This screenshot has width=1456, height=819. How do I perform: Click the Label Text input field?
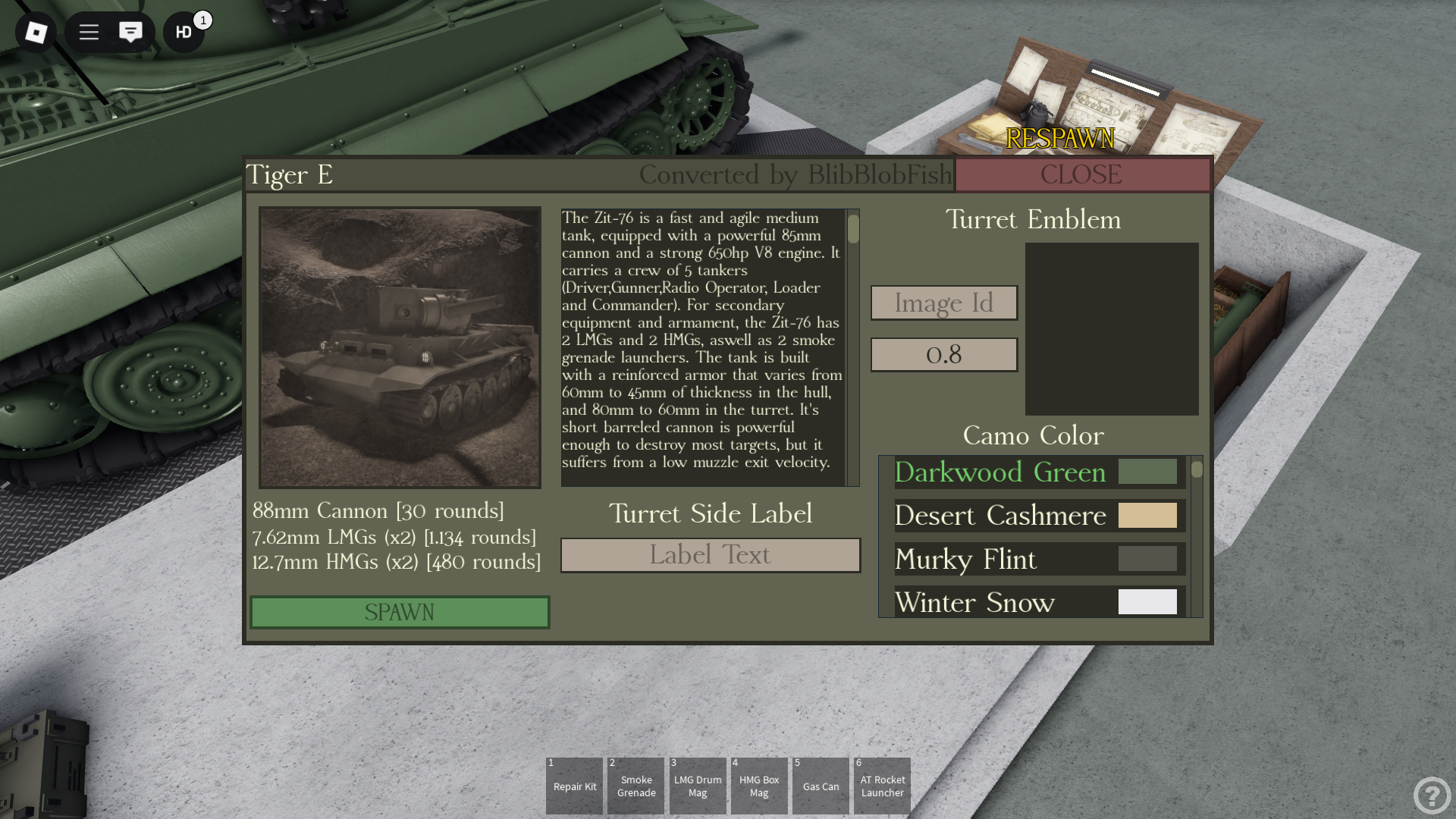[x=710, y=554]
